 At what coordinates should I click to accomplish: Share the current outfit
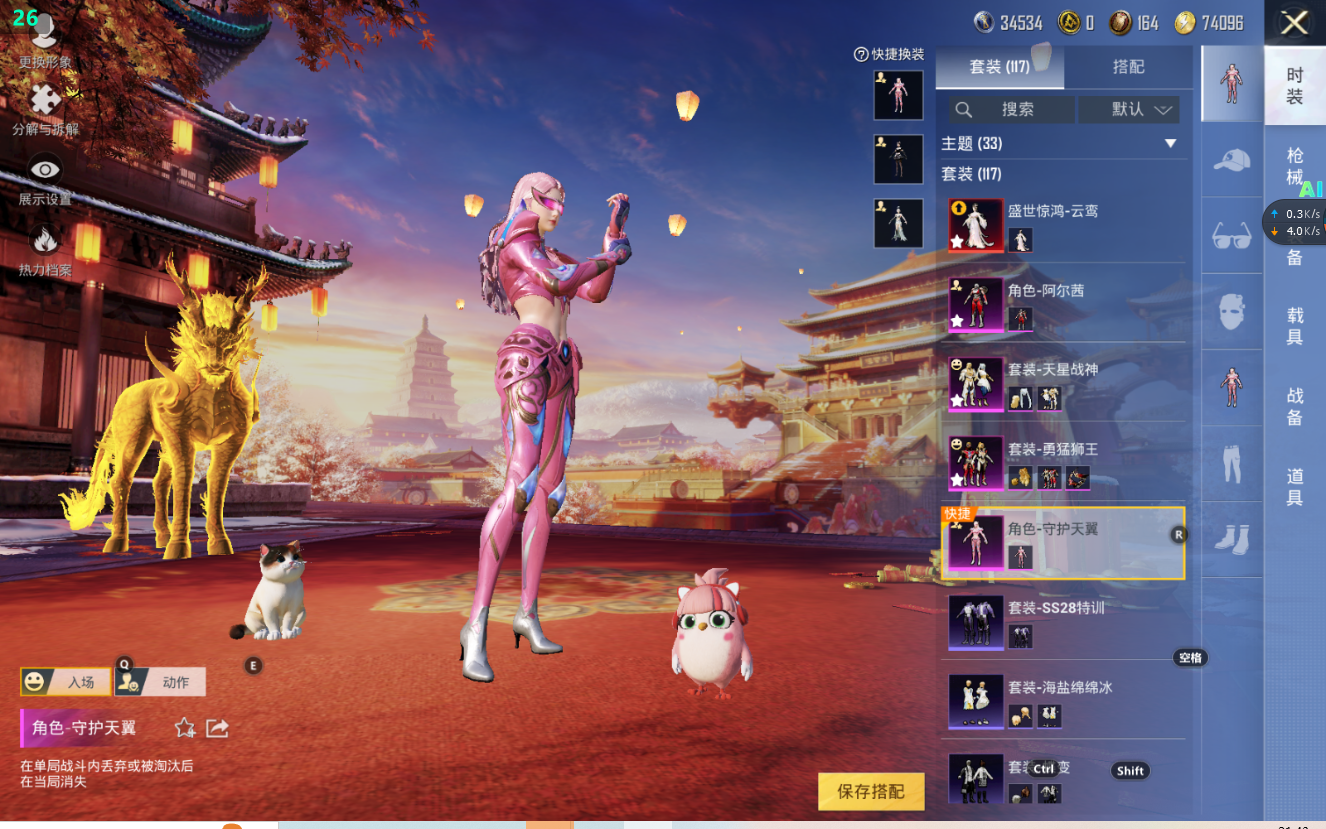click(x=218, y=728)
